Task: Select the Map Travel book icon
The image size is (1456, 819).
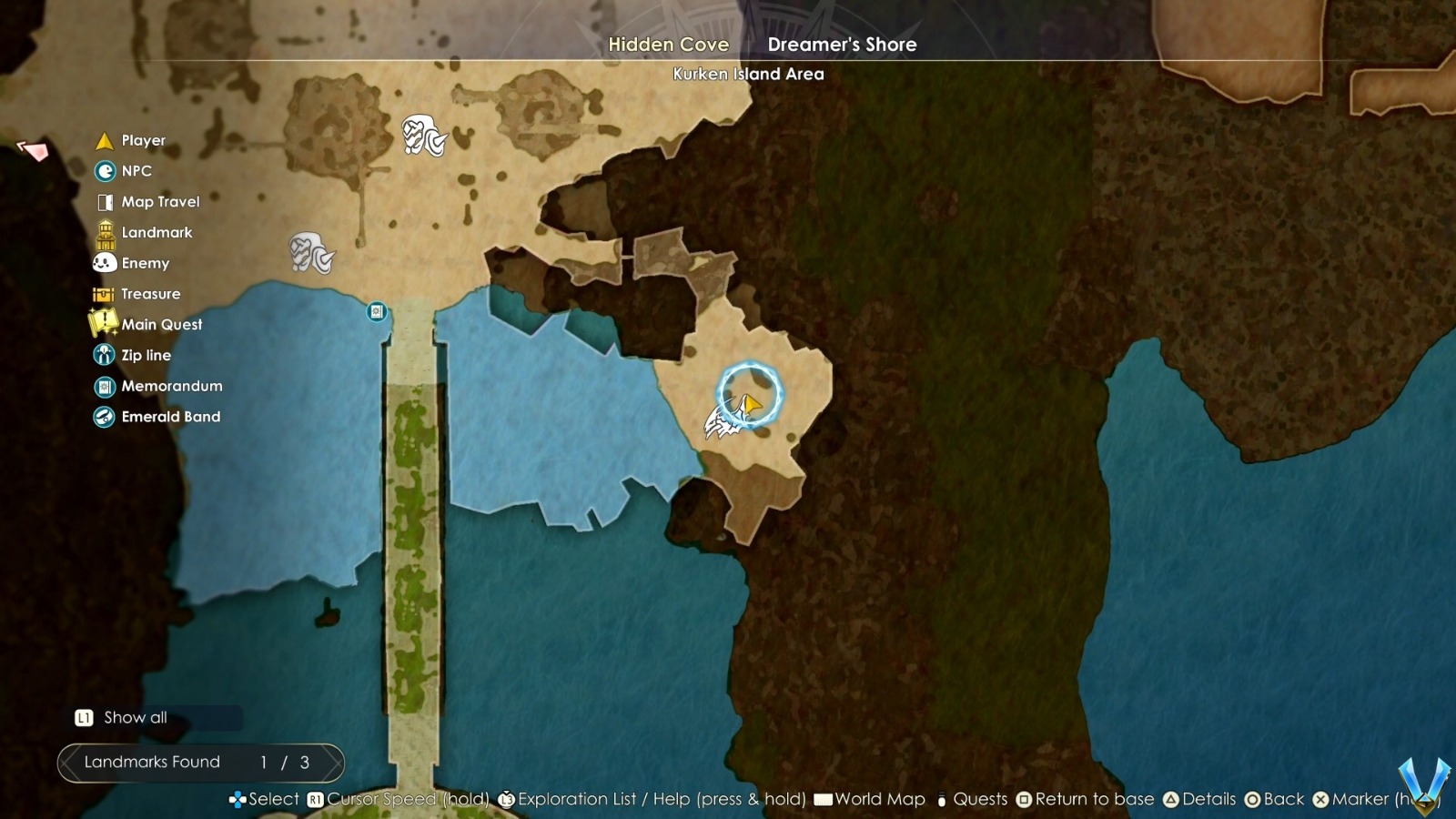Action: [x=104, y=201]
